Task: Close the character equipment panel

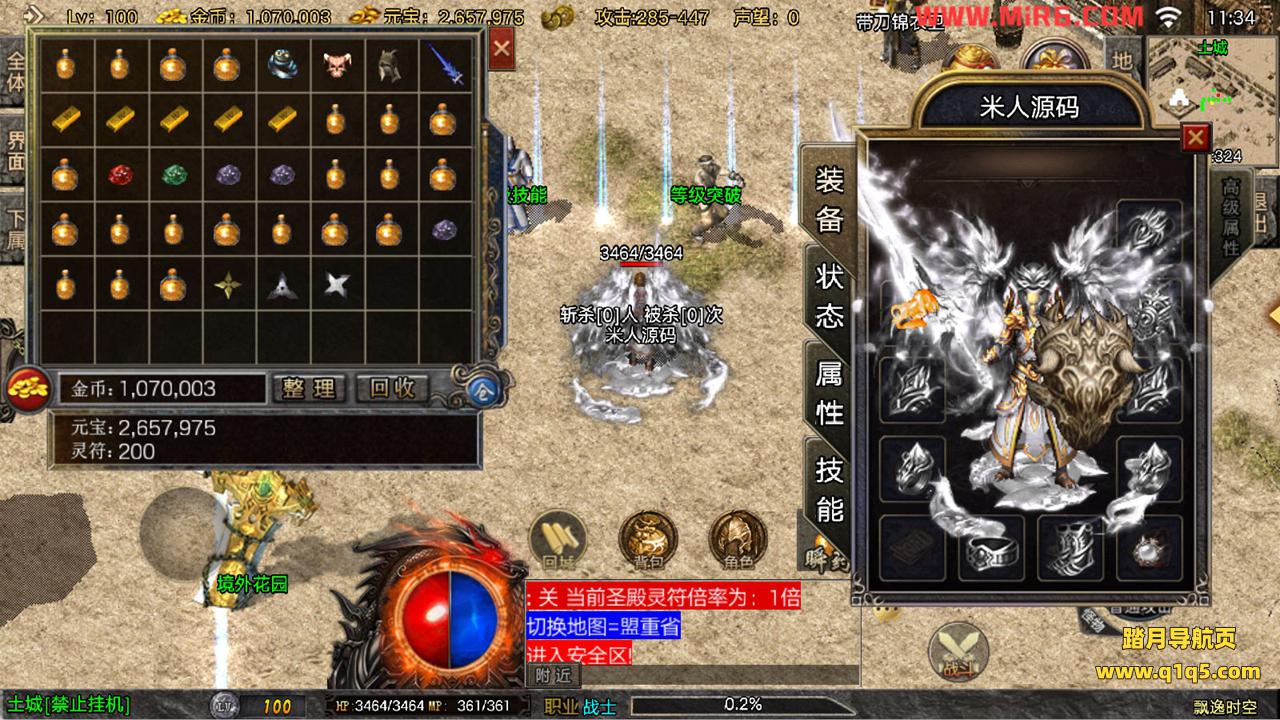Action: point(1195,137)
